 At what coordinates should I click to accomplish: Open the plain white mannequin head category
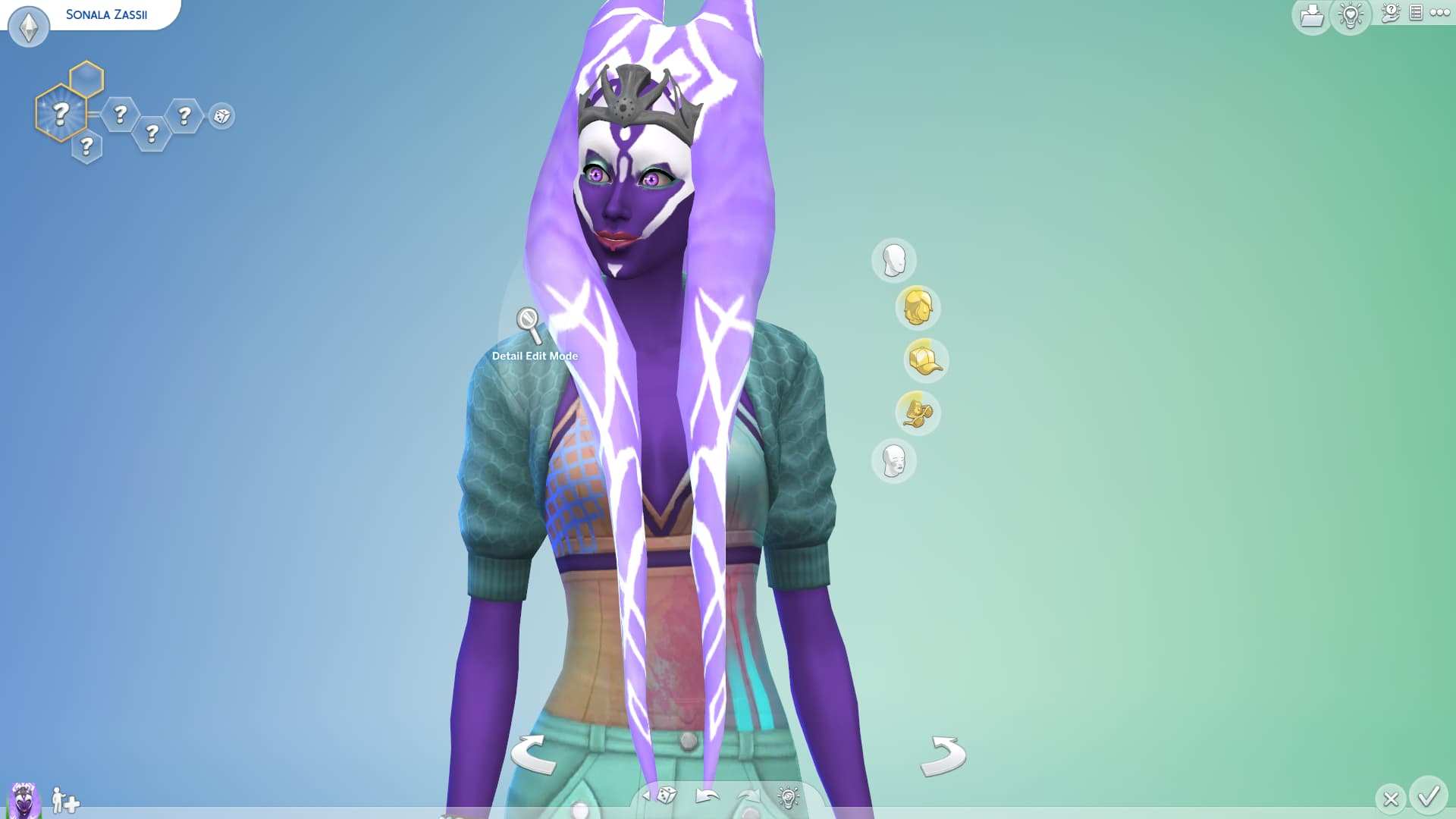pyautogui.click(x=894, y=260)
